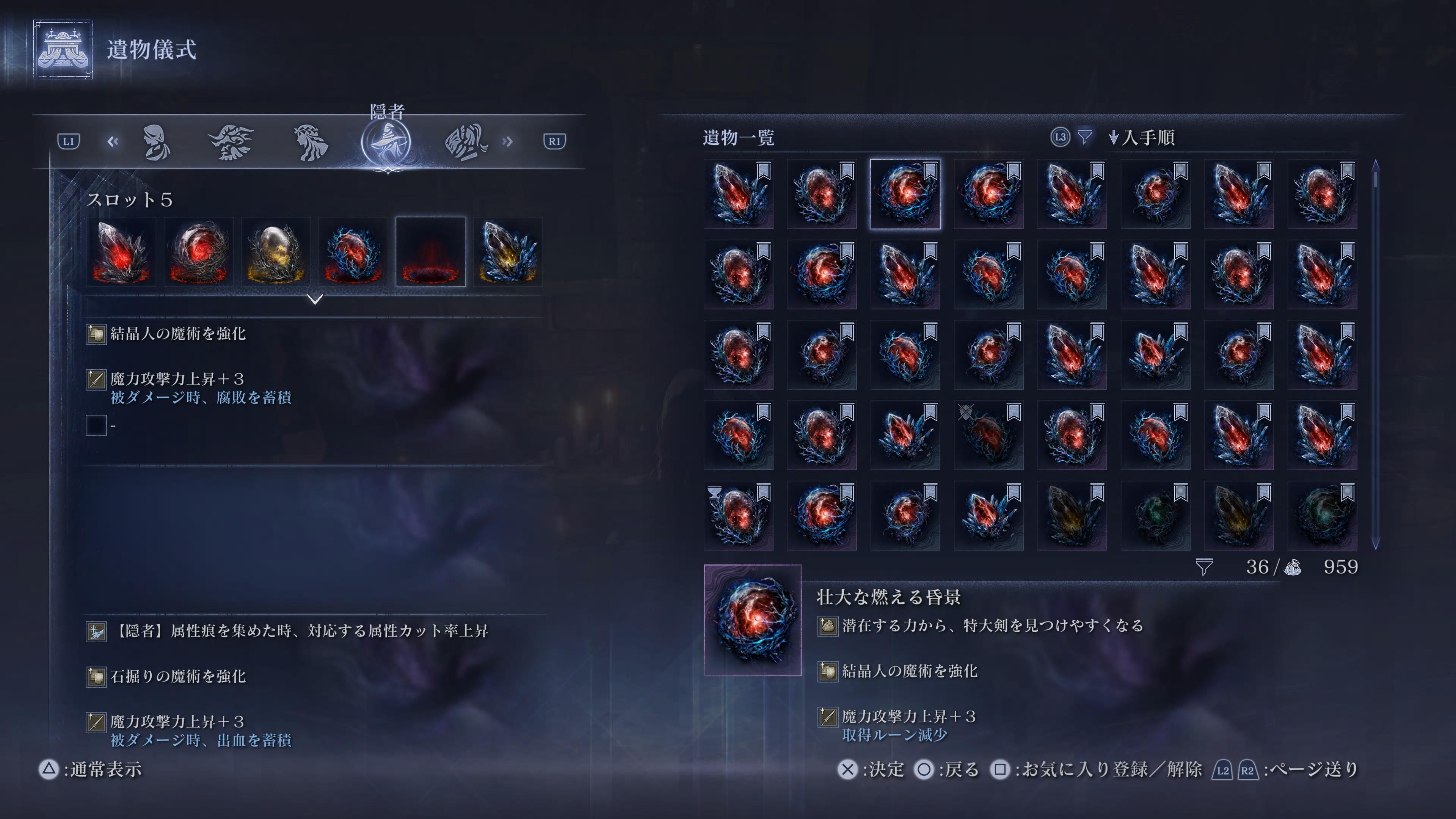Select the red crystal with black shards slot
1456x819 pixels.
click(x=121, y=251)
